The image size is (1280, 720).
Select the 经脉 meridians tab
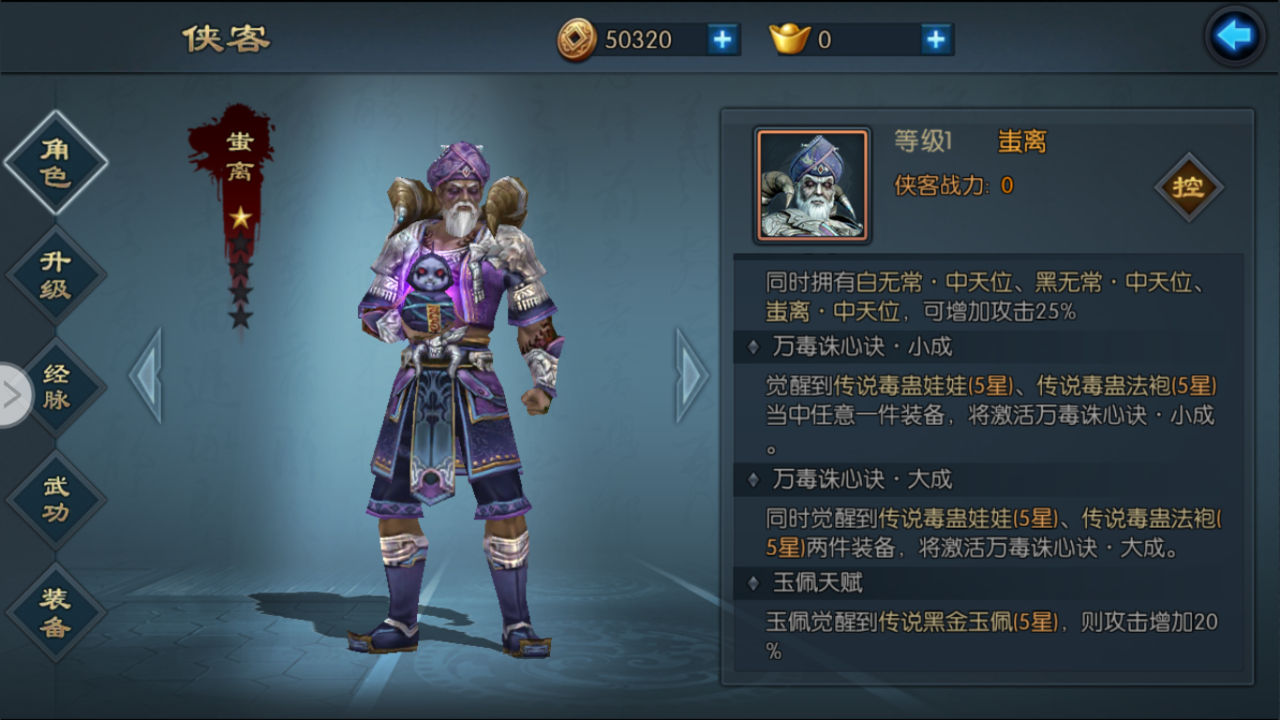tap(57, 387)
